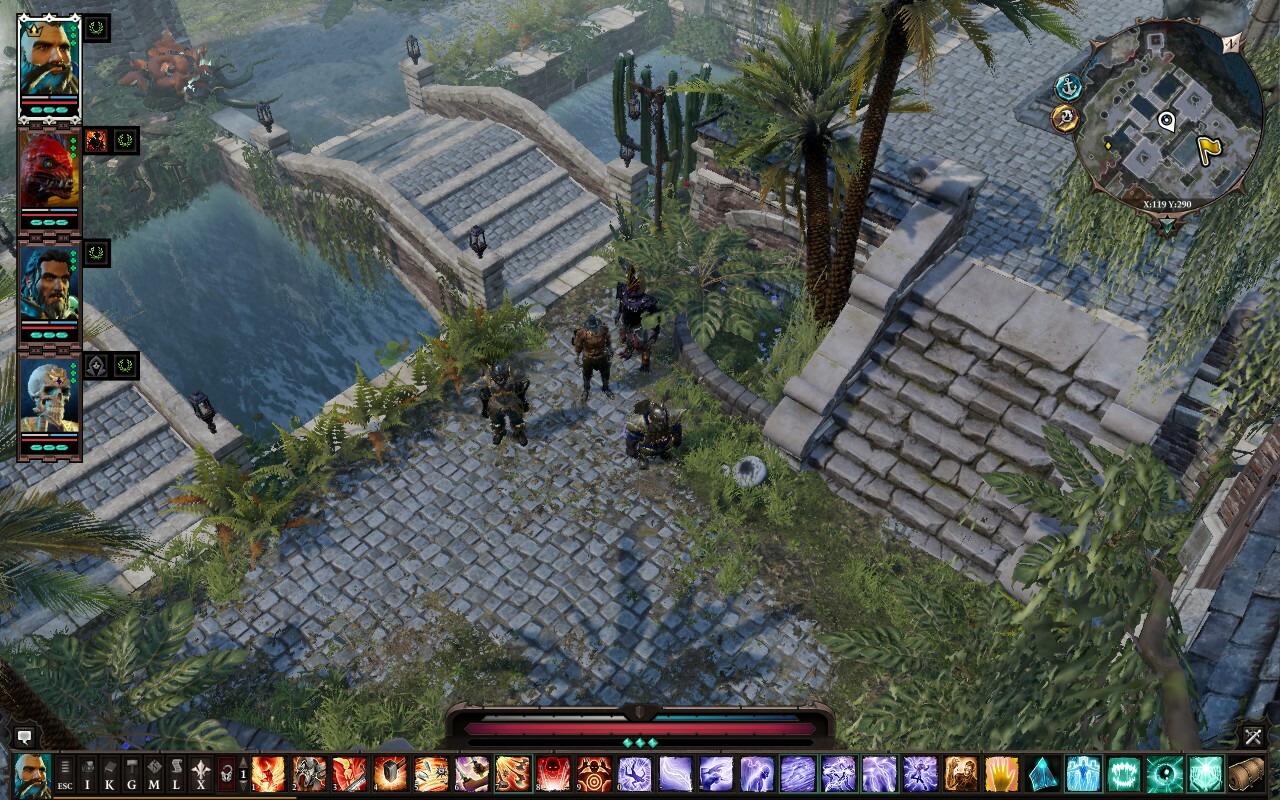
Task: Open the chat speech bubble button
Action: tap(25, 737)
